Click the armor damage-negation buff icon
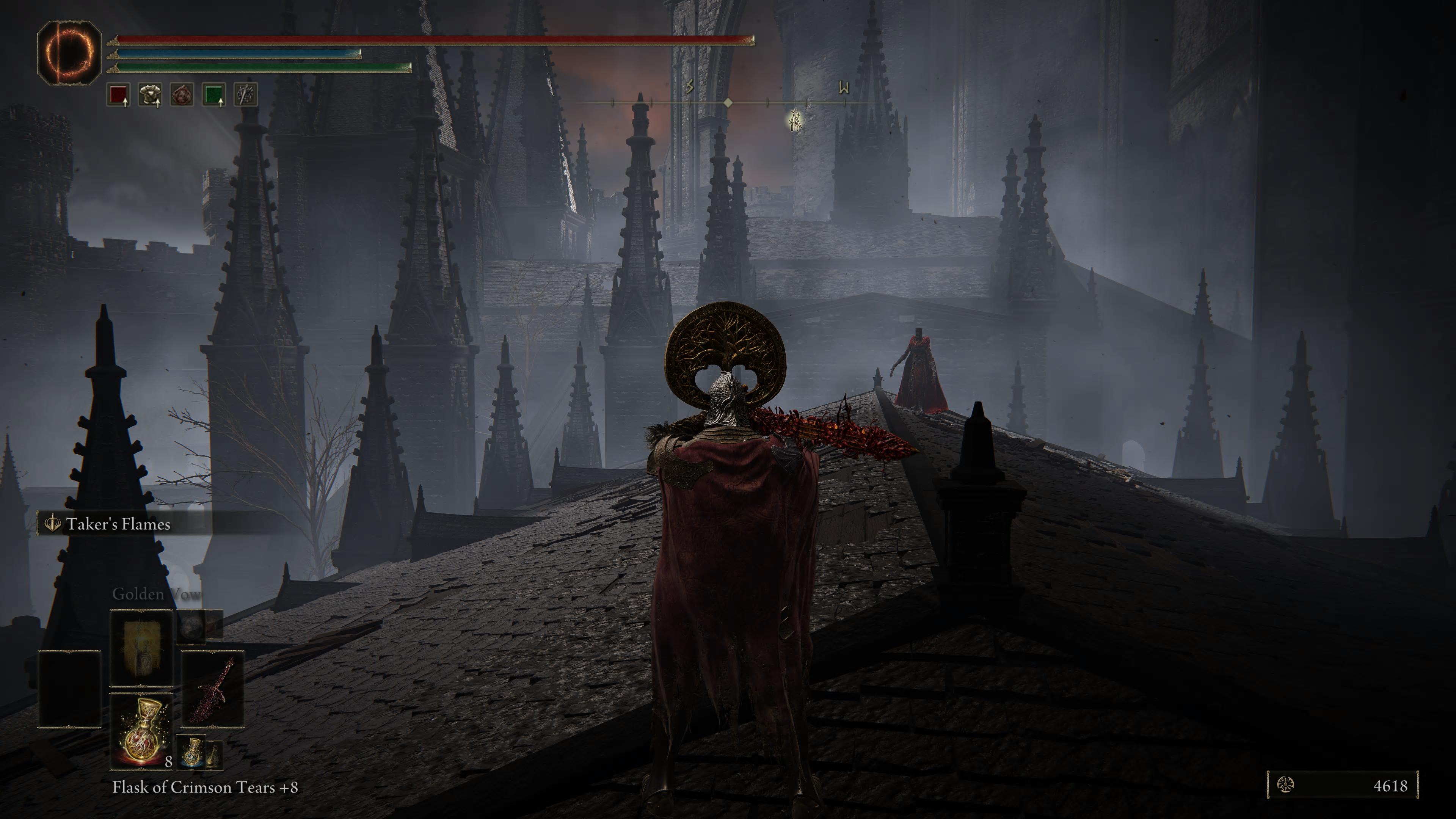 (x=151, y=94)
